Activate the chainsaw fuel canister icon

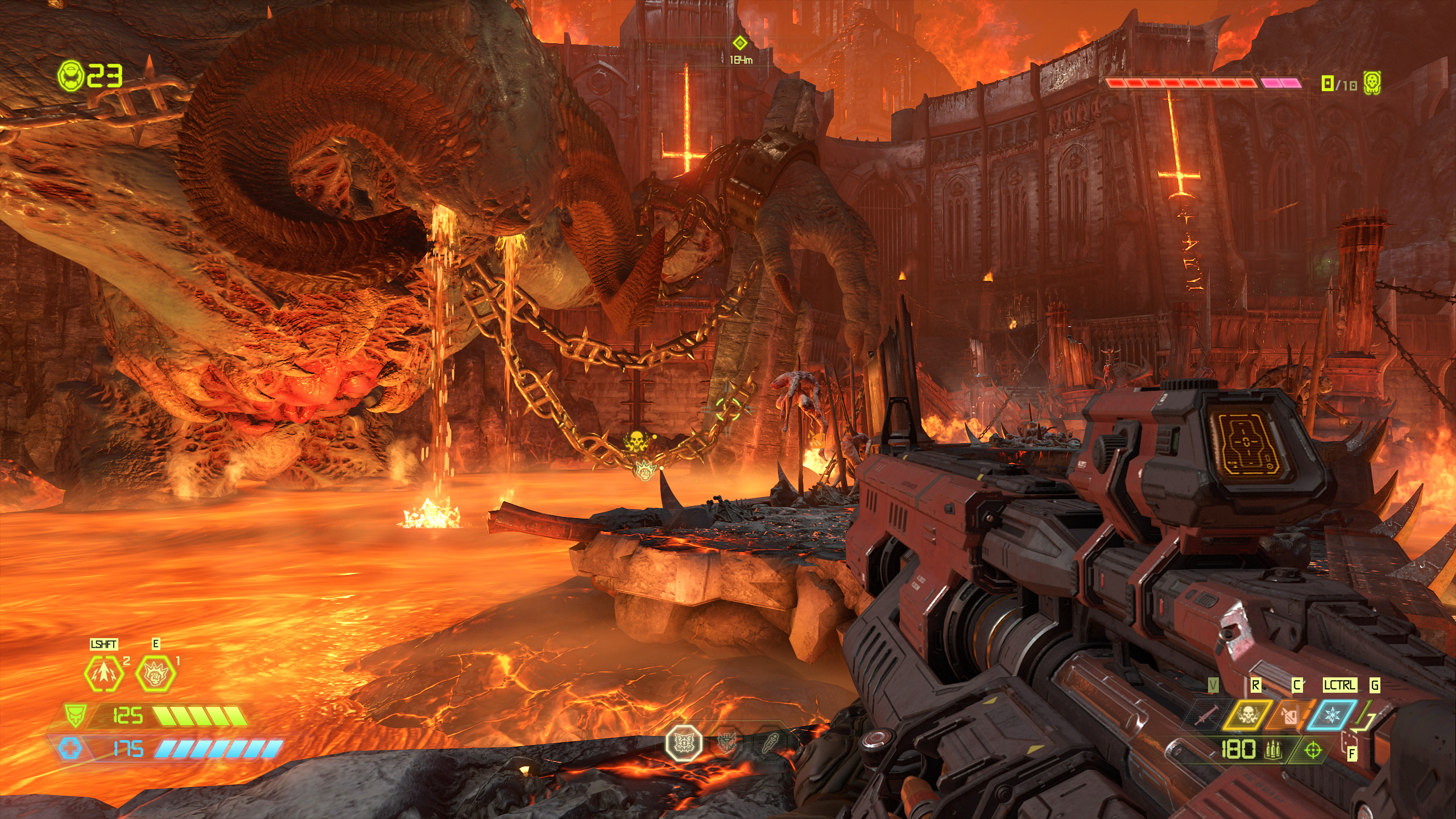click(1290, 715)
